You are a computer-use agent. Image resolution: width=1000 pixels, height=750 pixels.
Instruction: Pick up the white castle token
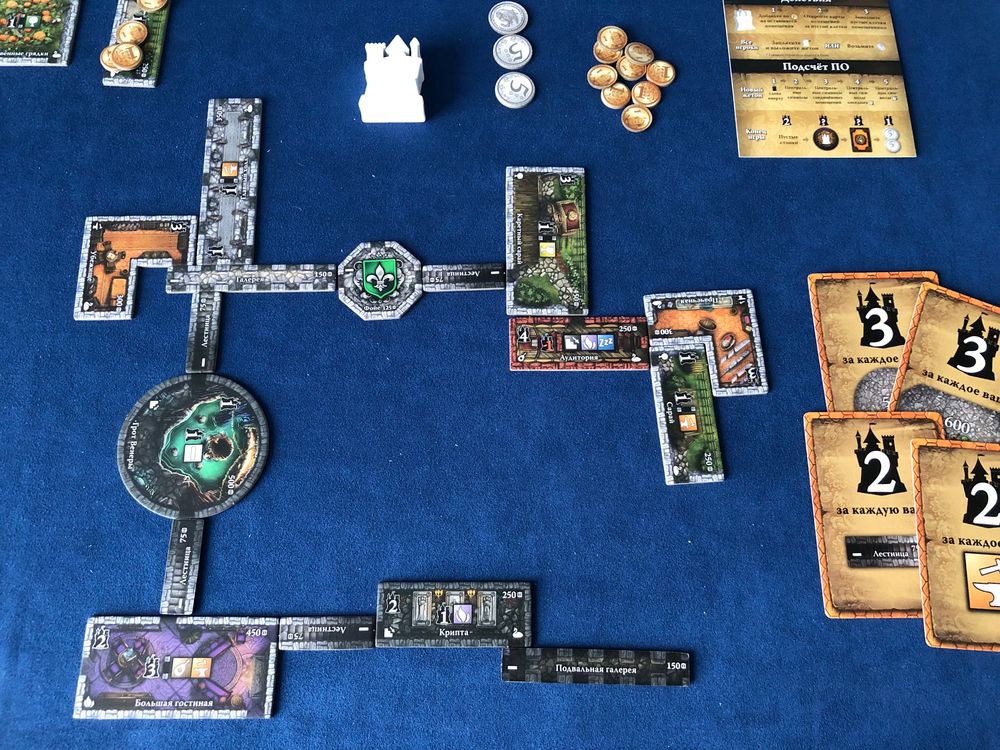click(392, 76)
